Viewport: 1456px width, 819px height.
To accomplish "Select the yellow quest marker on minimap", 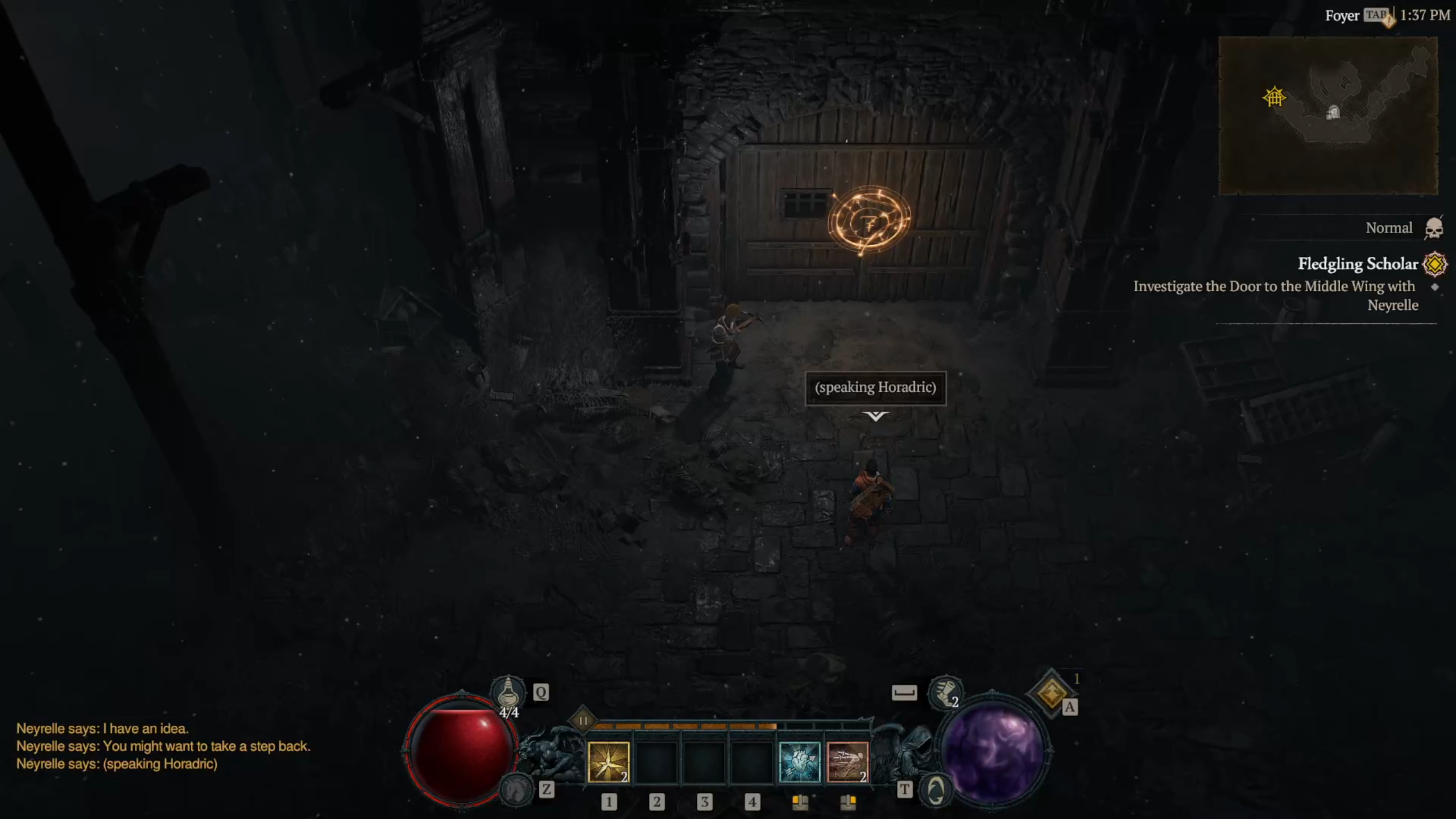I will (1274, 97).
